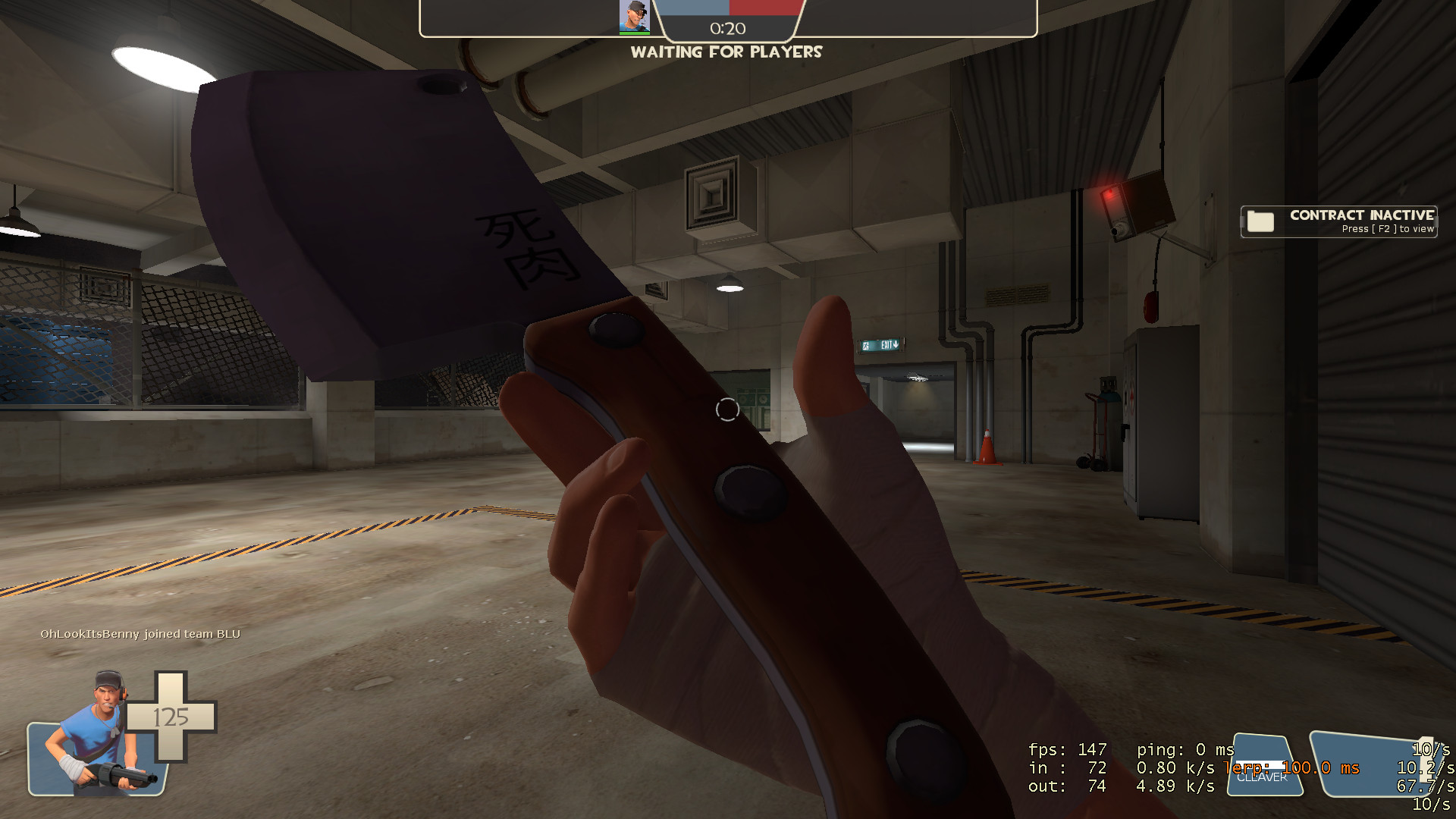This screenshot has height=819, width=1456.
Task: Select the WAITING FOR PLAYERS label
Action: (727, 52)
